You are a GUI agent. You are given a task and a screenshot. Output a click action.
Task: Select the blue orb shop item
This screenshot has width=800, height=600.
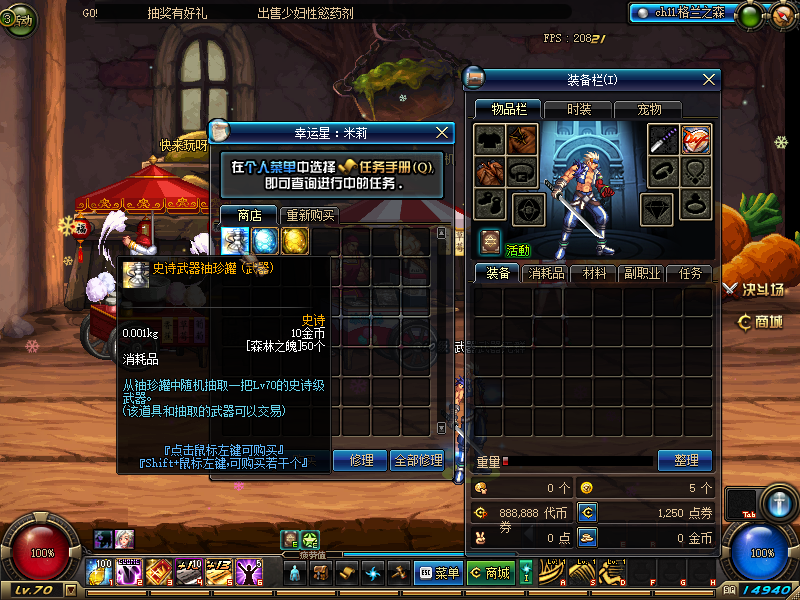click(x=265, y=241)
